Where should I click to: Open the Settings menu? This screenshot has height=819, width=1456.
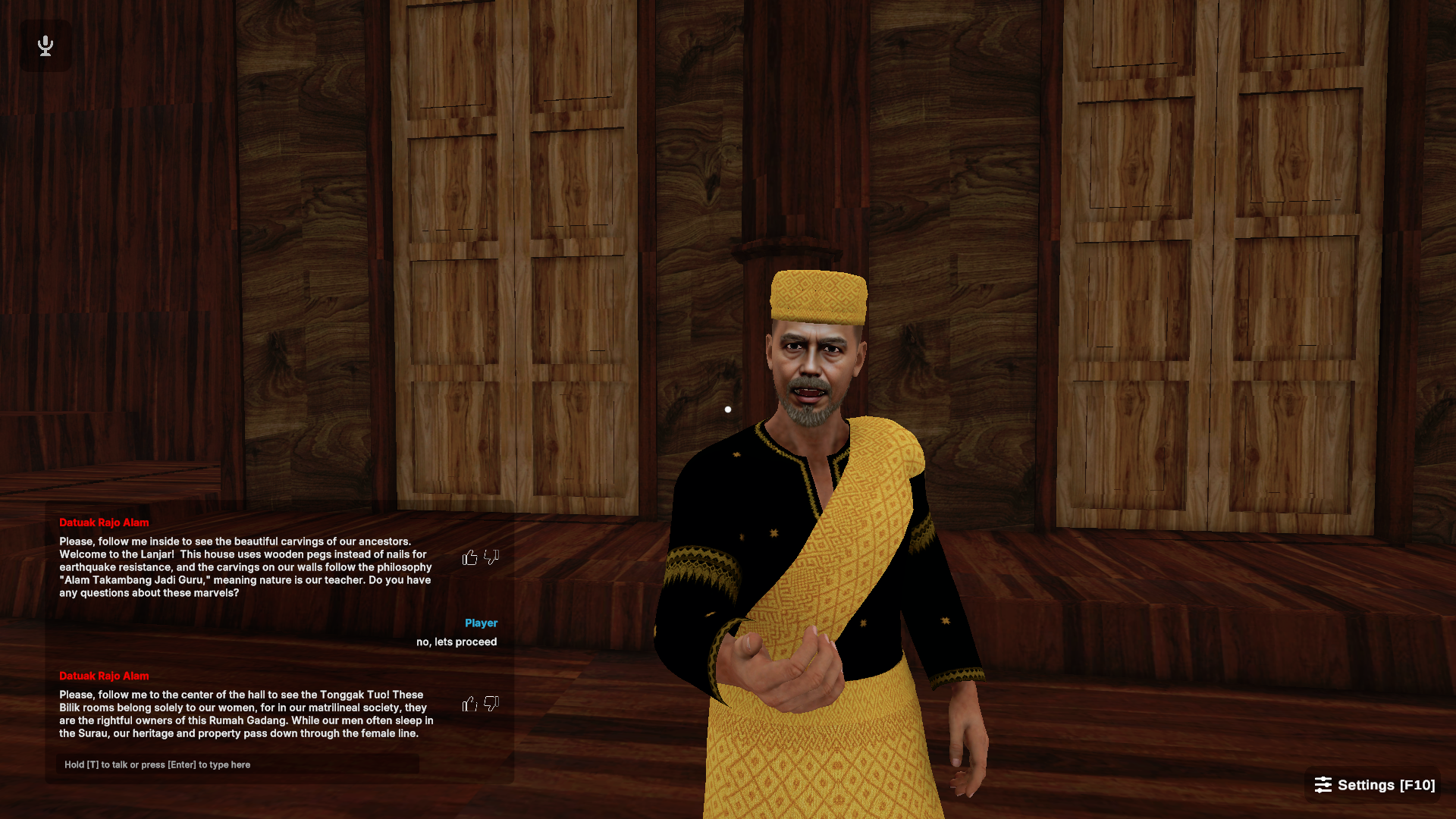[1374, 785]
